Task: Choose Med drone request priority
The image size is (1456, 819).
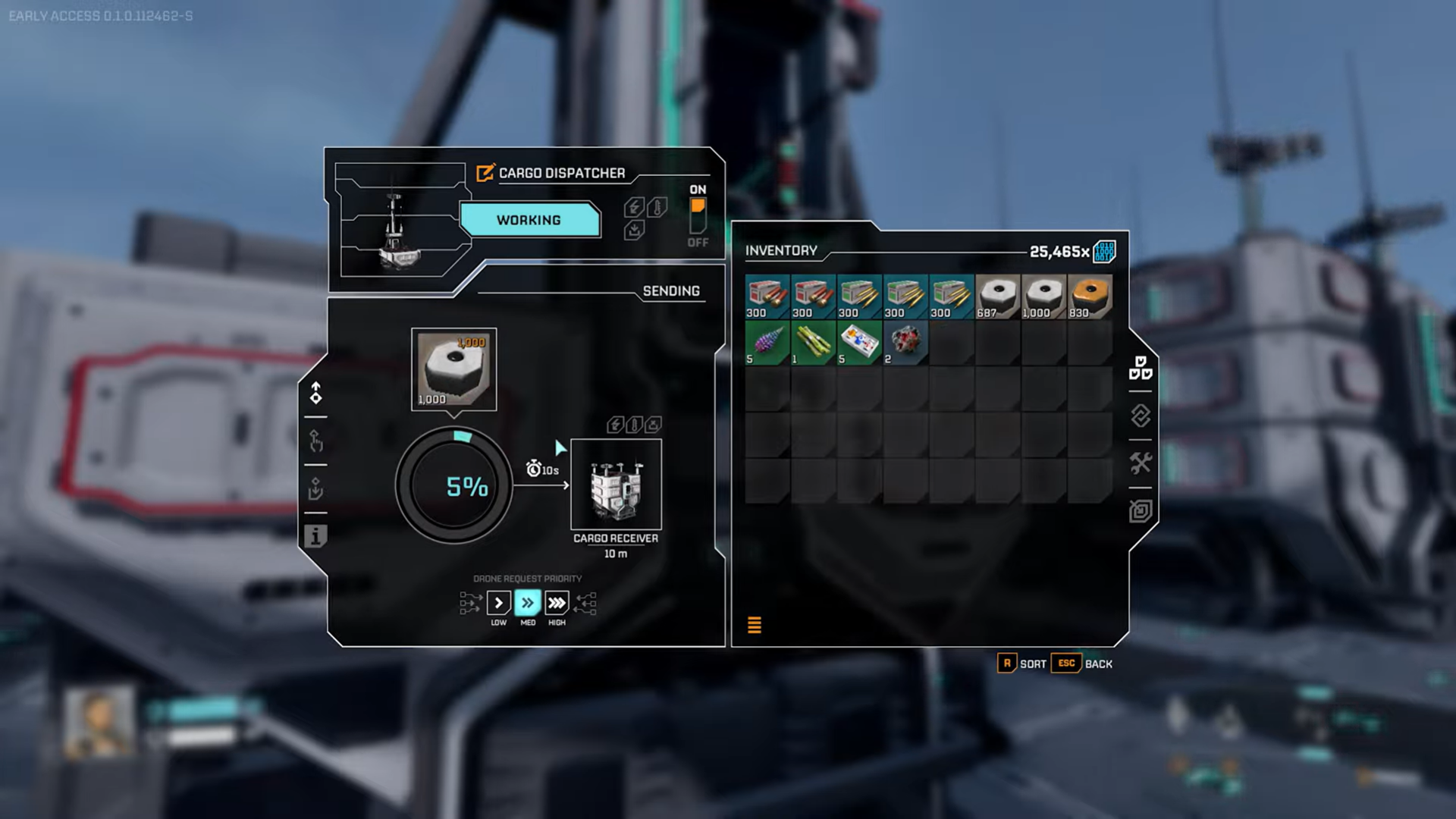Action: [x=528, y=603]
